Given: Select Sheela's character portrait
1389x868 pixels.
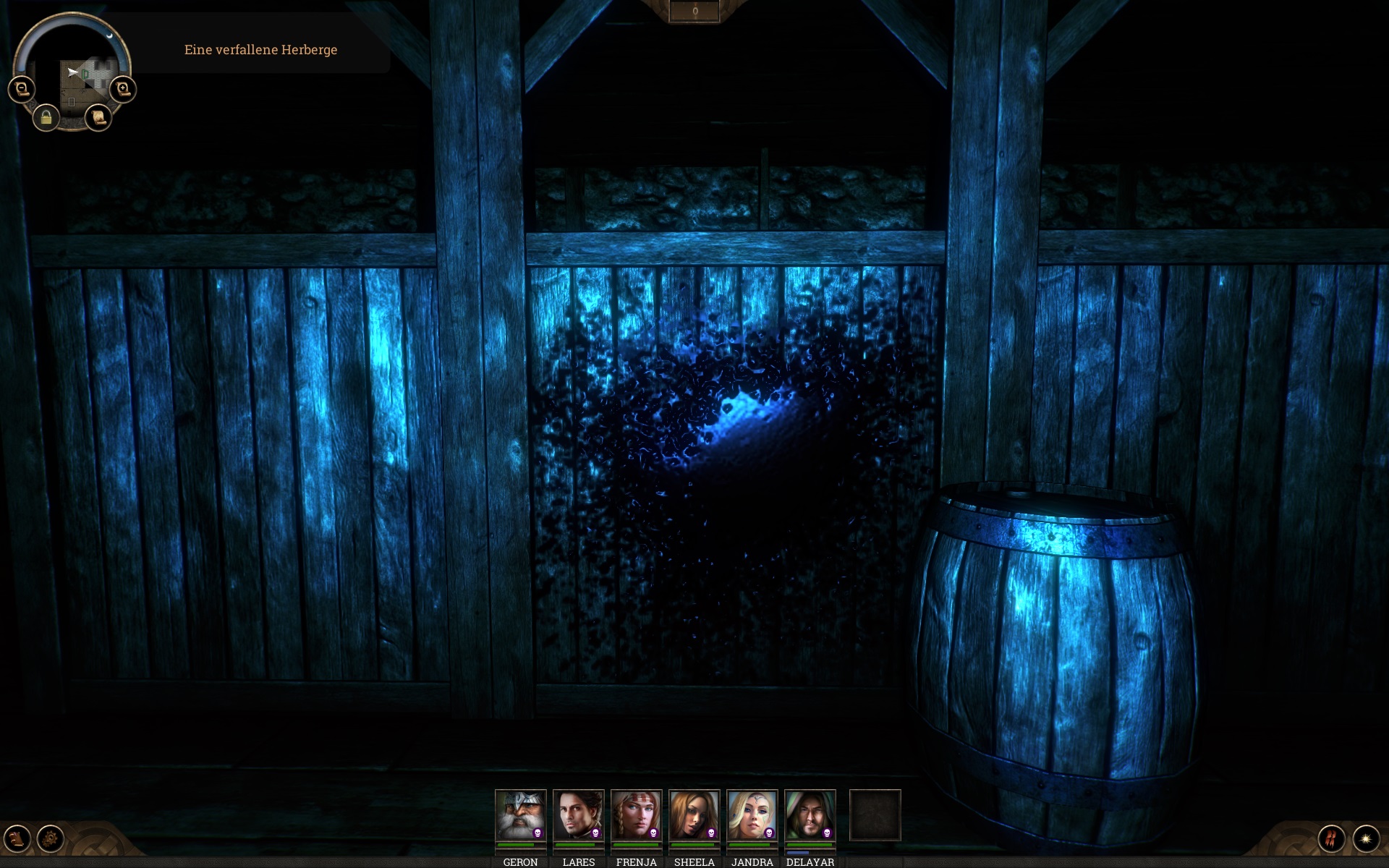Looking at the screenshot, I should tap(693, 814).
